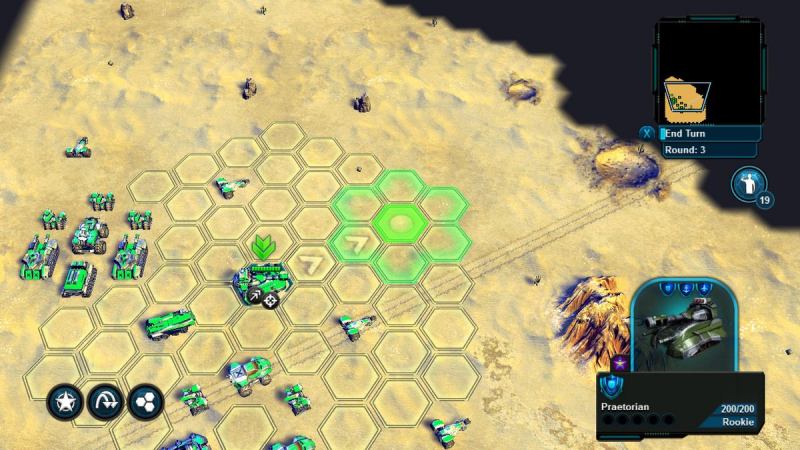This screenshot has width=800, height=450.
Task: Click the purple star rank badge
Action: pos(619,362)
